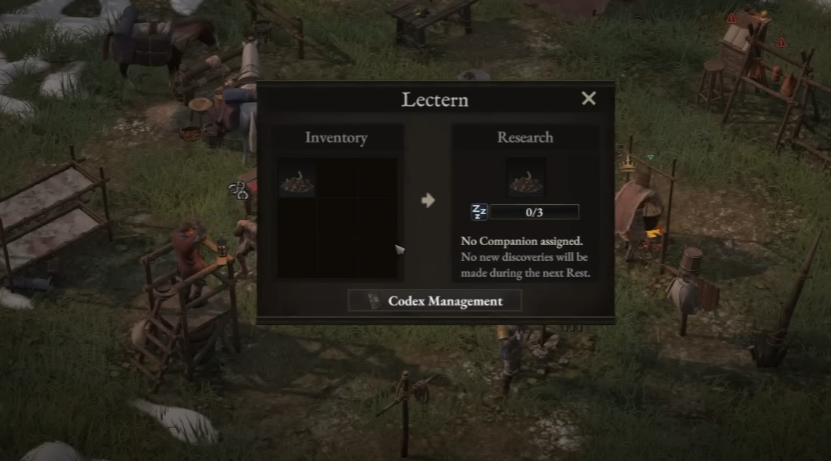The image size is (831, 461).
Task: Open Codex Management
Action: (435, 301)
